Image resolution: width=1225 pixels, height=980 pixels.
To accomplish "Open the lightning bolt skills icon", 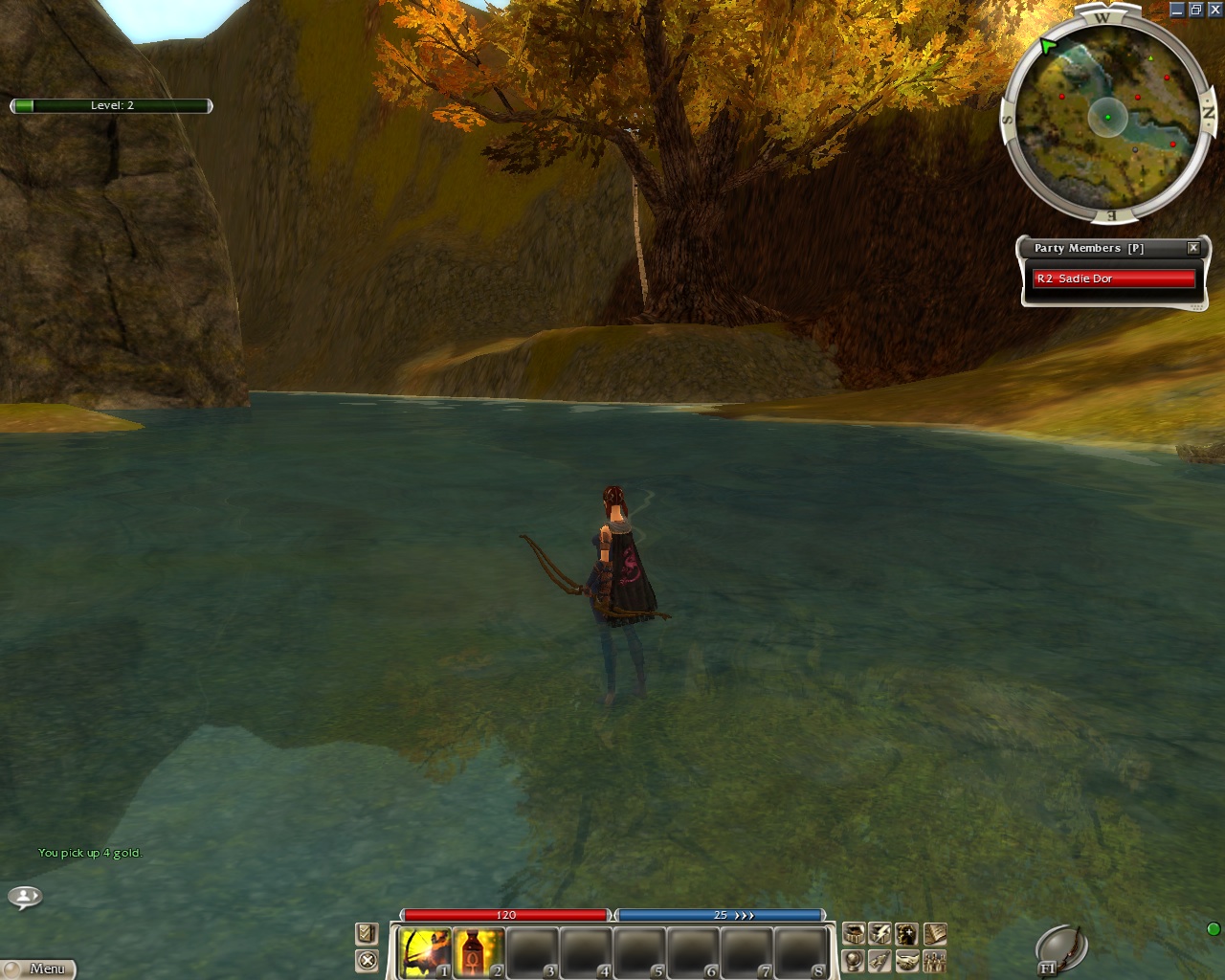I will click(x=880, y=934).
